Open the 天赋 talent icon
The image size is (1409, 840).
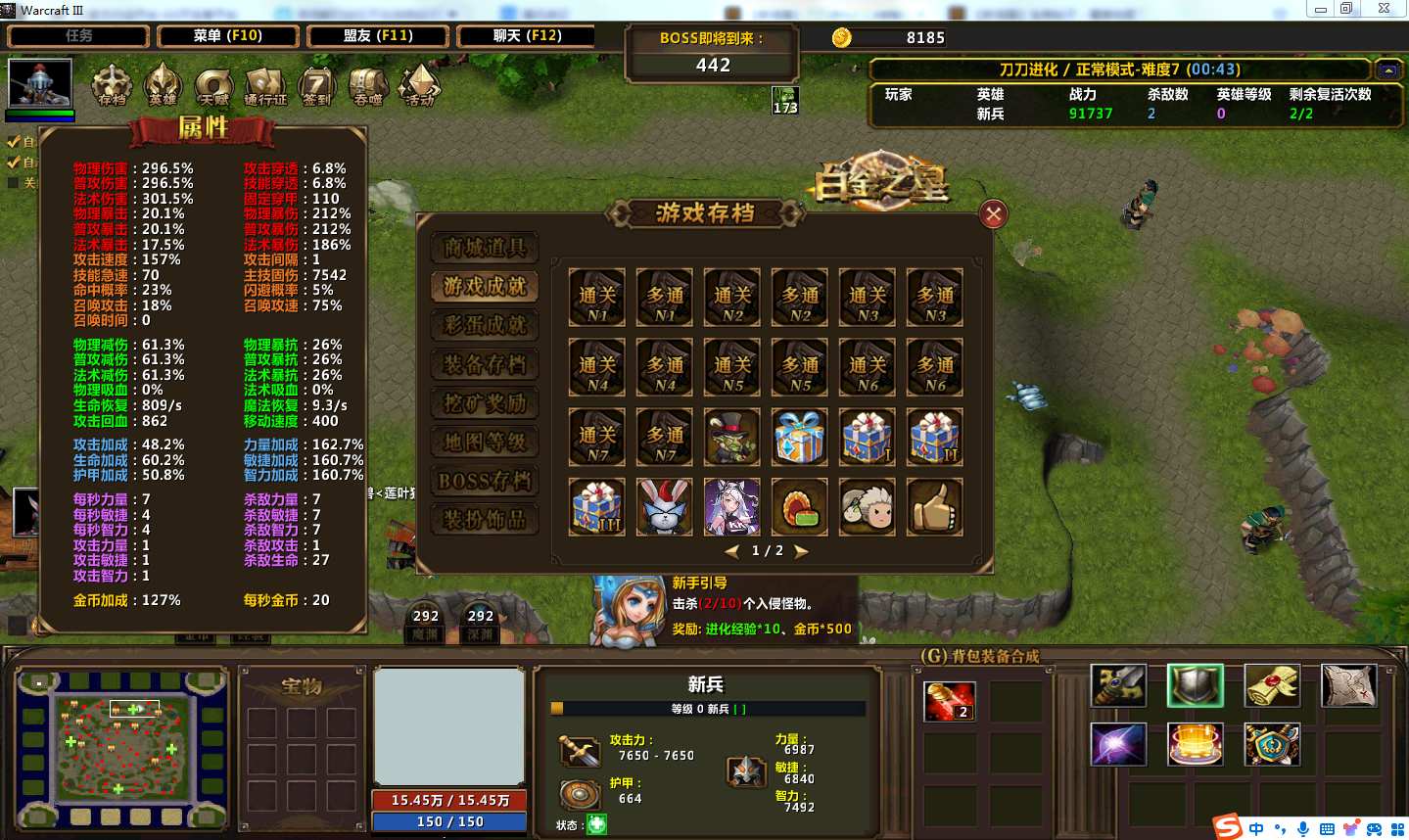point(213,85)
